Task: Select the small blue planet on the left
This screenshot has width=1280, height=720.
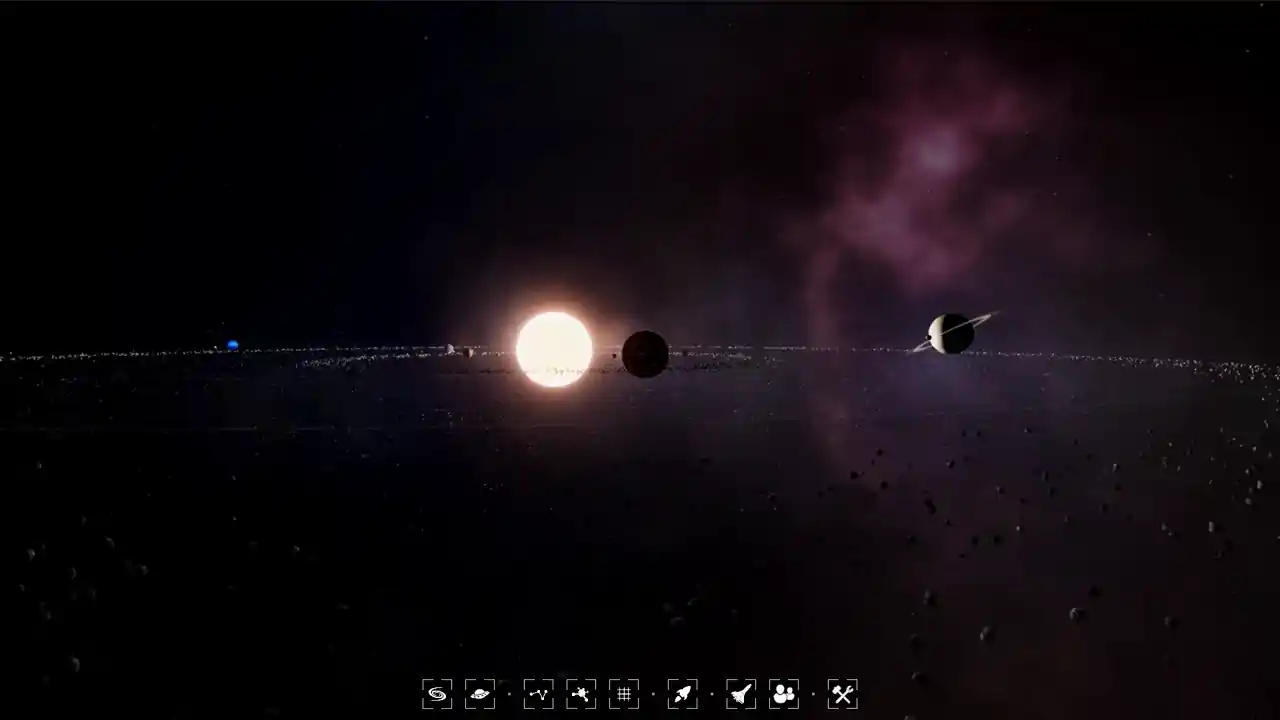Action: coord(232,344)
